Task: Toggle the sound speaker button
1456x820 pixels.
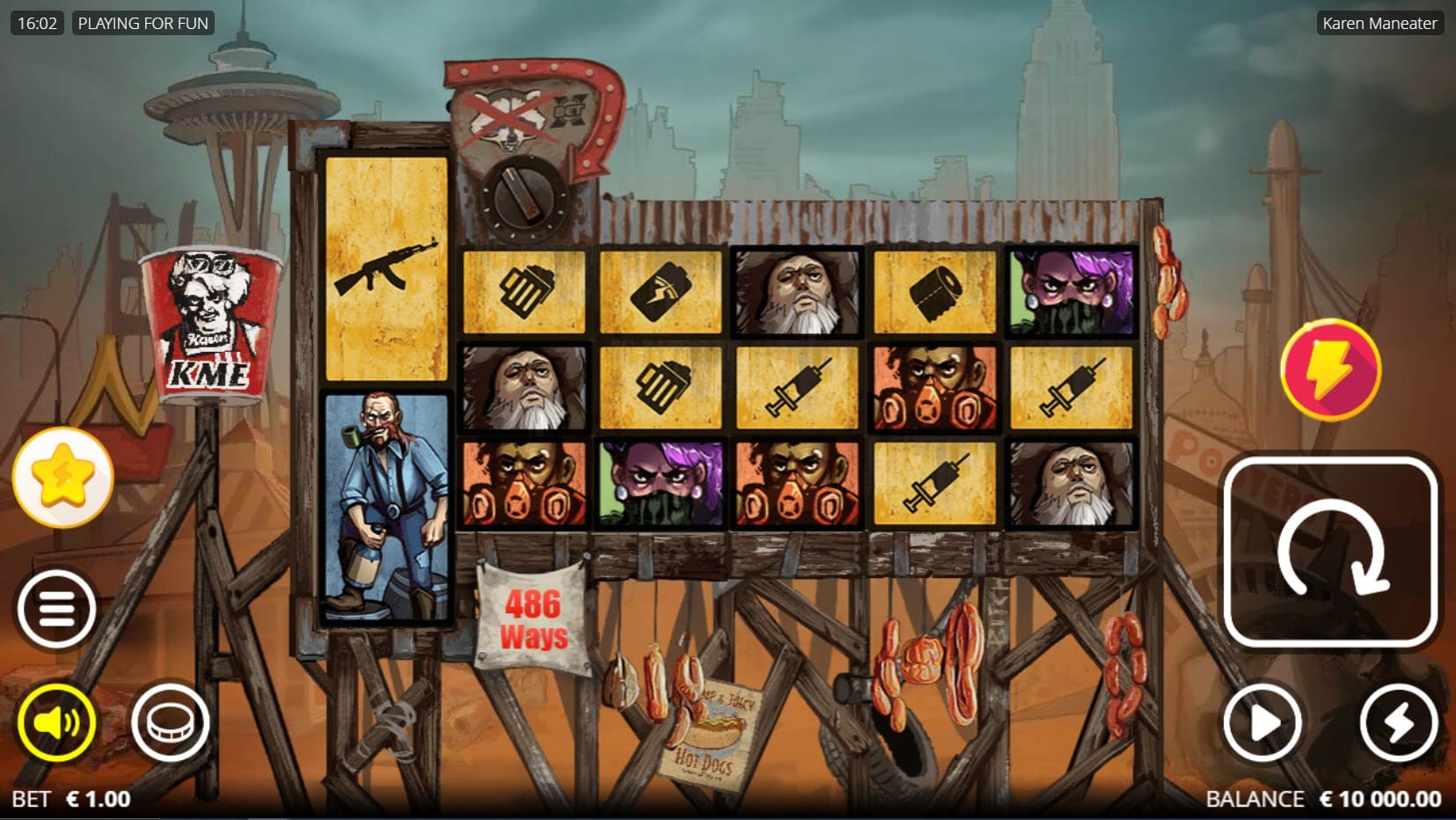Action: tap(57, 722)
